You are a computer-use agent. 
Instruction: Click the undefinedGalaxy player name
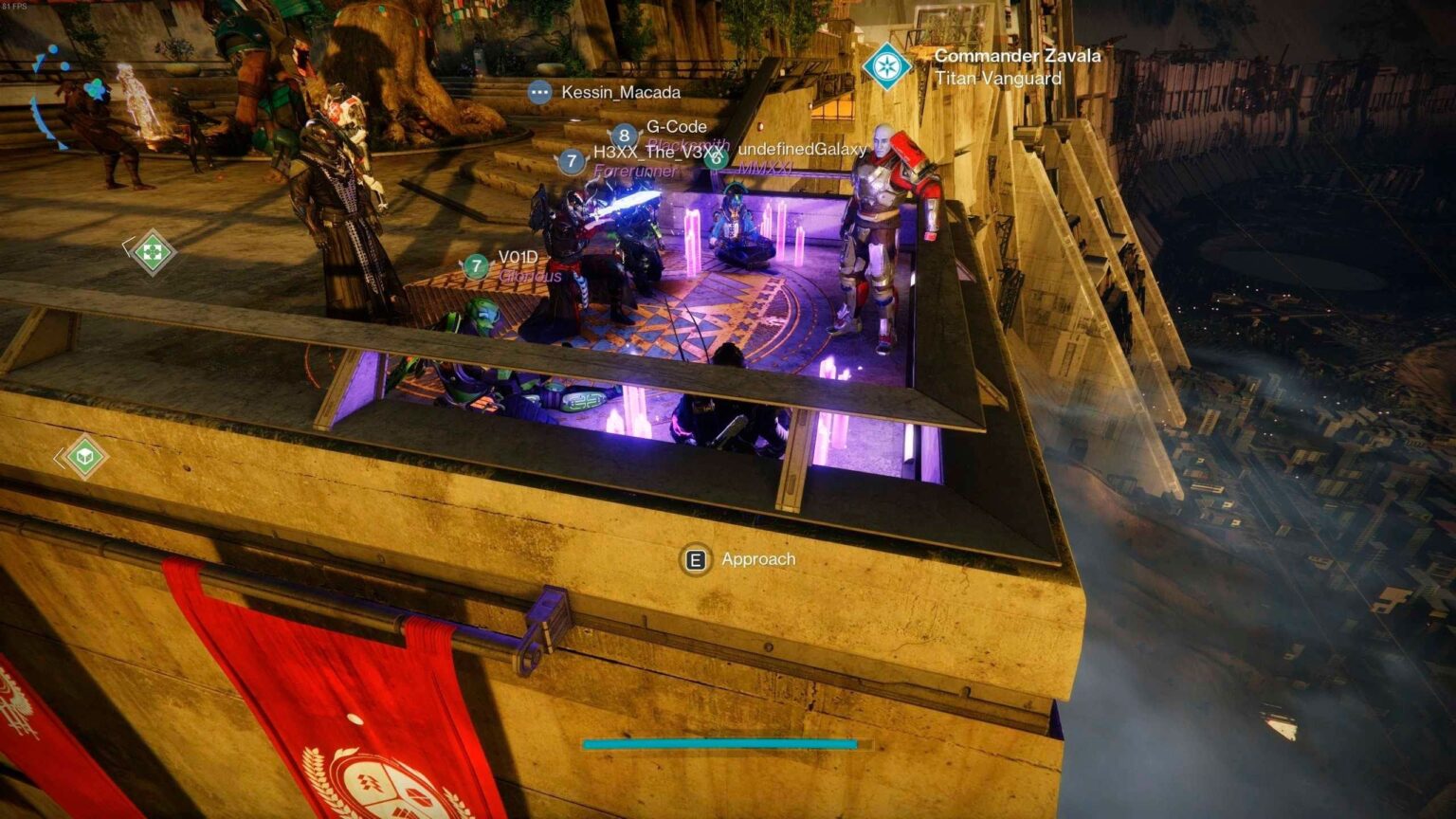[x=801, y=149]
